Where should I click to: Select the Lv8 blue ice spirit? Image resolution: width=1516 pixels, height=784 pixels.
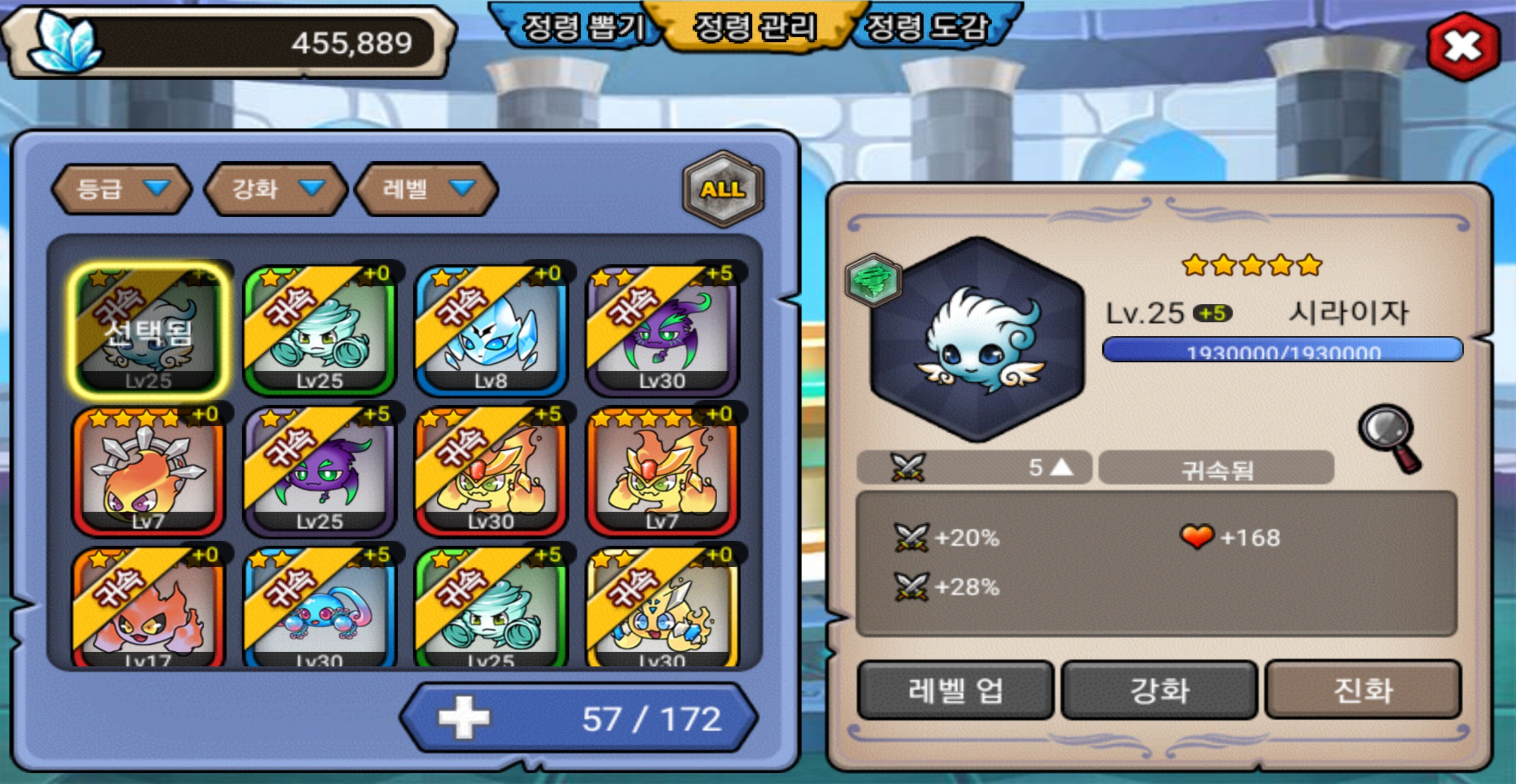pyautogui.click(x=491, y=331)
